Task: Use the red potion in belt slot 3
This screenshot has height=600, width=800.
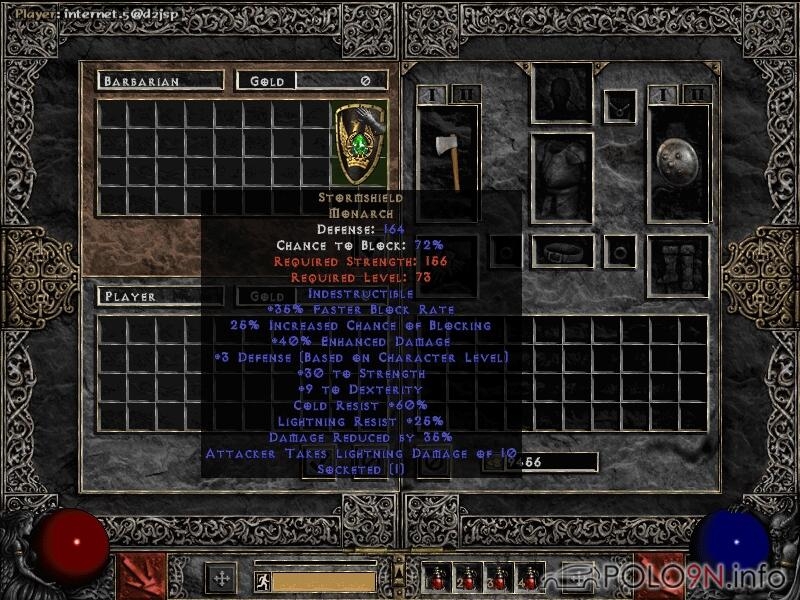Action: pyautogui.click(x=496, y=577)
